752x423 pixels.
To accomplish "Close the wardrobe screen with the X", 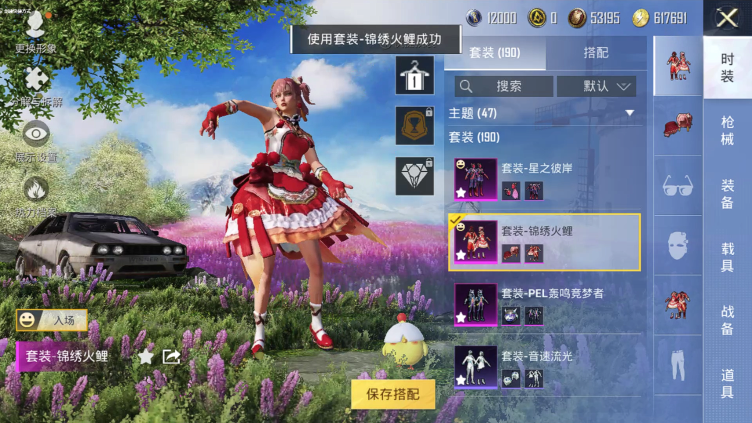I will pyautogui.click(x=727, y=17).
